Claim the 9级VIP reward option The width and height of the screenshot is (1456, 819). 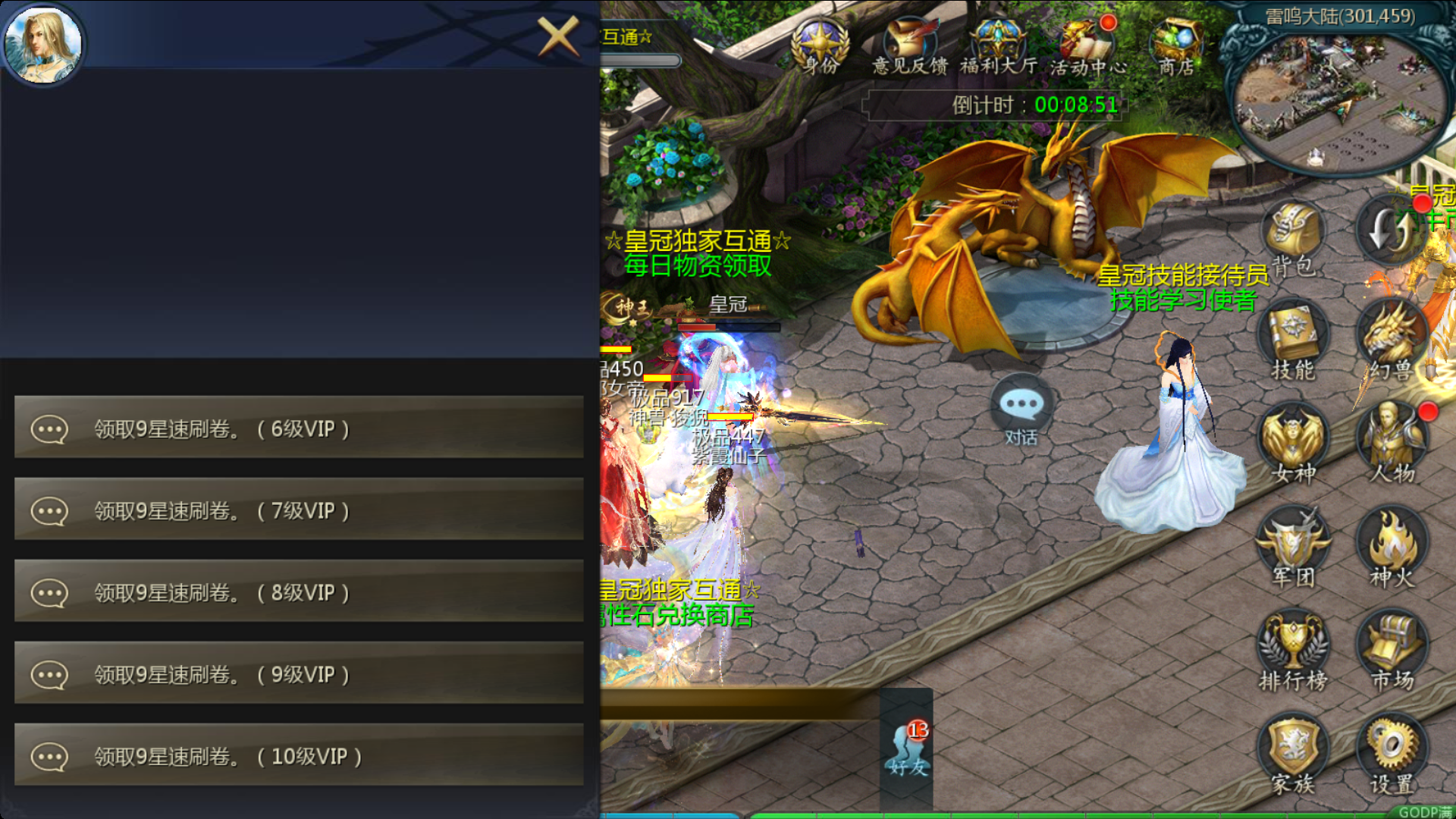[299, 674]
